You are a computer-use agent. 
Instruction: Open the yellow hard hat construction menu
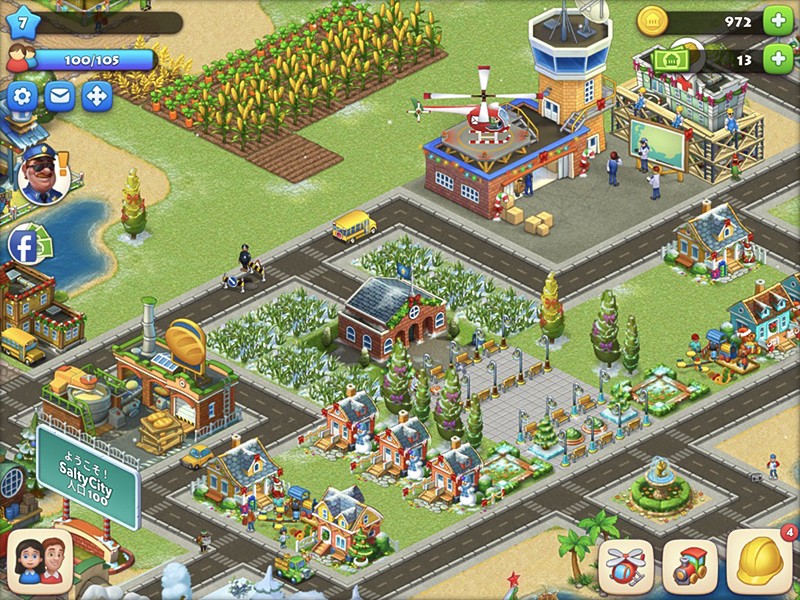(759, 563)
